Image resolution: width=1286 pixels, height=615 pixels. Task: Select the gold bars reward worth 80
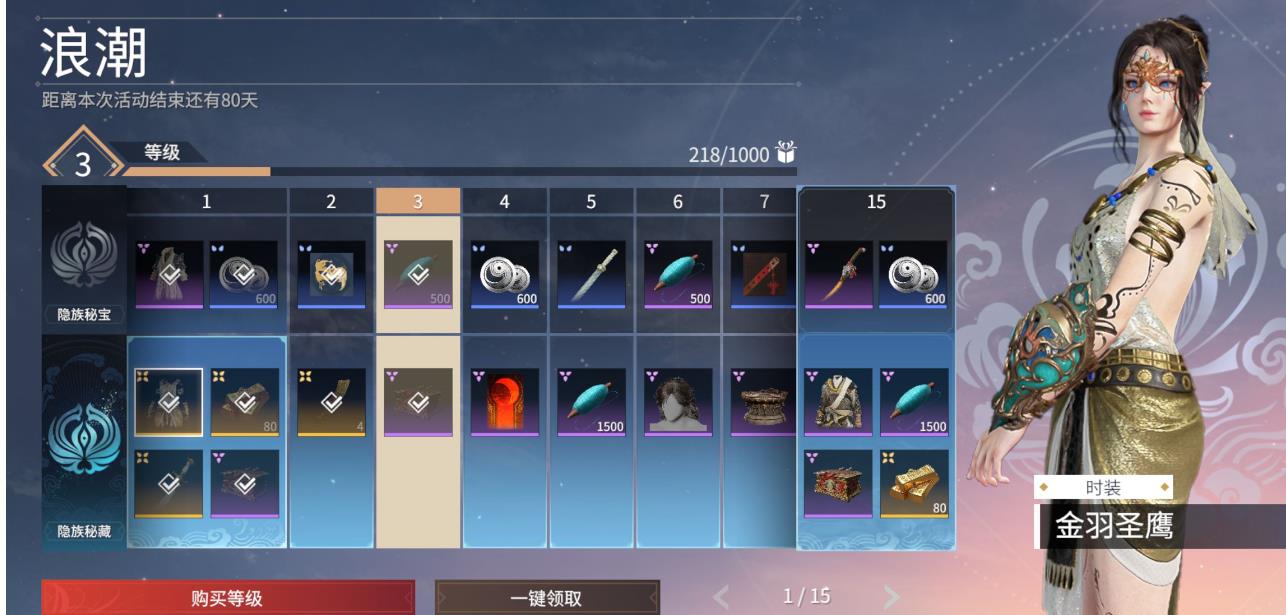pyautogui.click(x=914, y=483)
